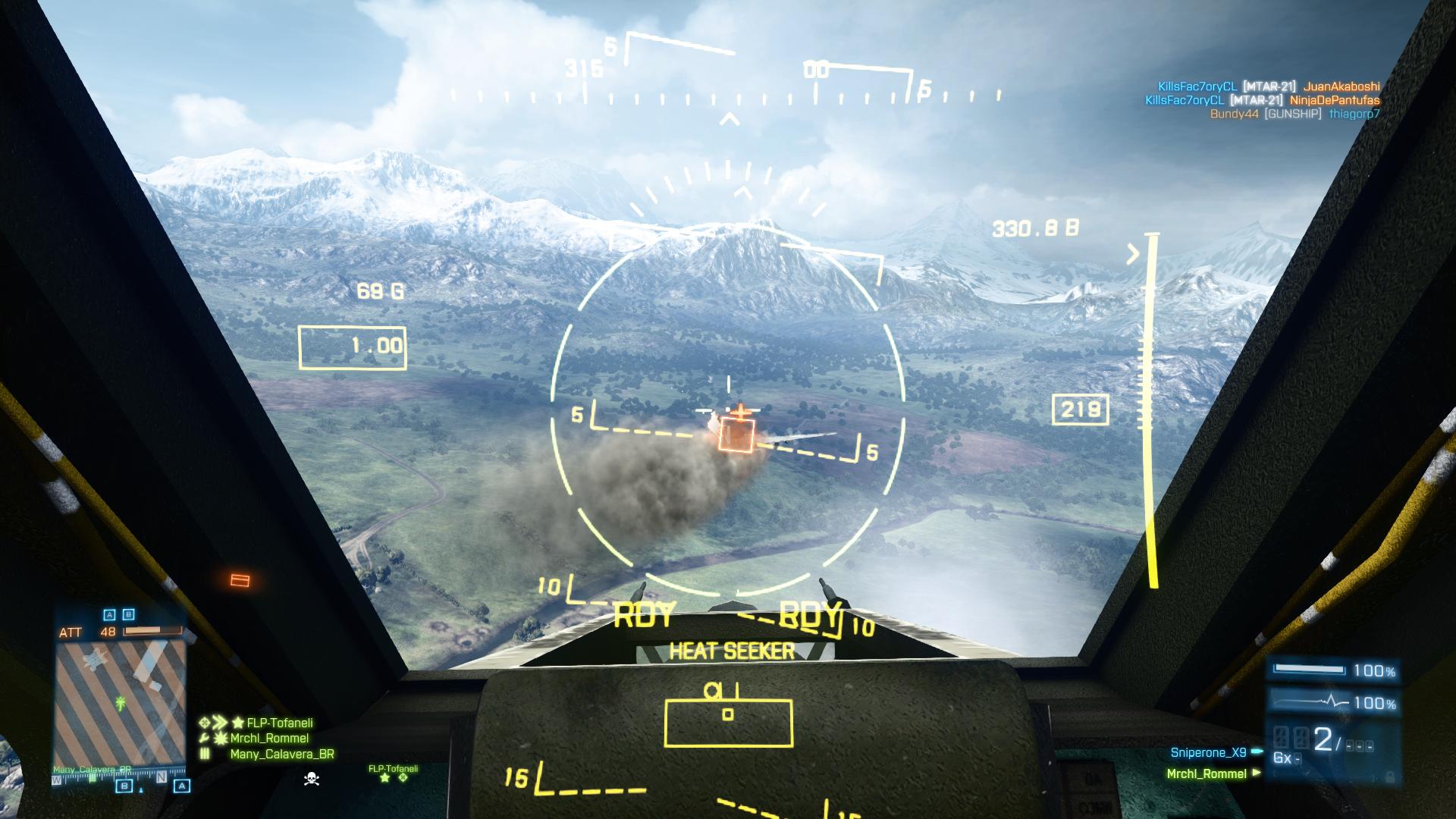Click the kill feed row naming NinjaDePantufas
Image resolution: width=1456 pixels, height=819 pixels.
click(1262, 100)
